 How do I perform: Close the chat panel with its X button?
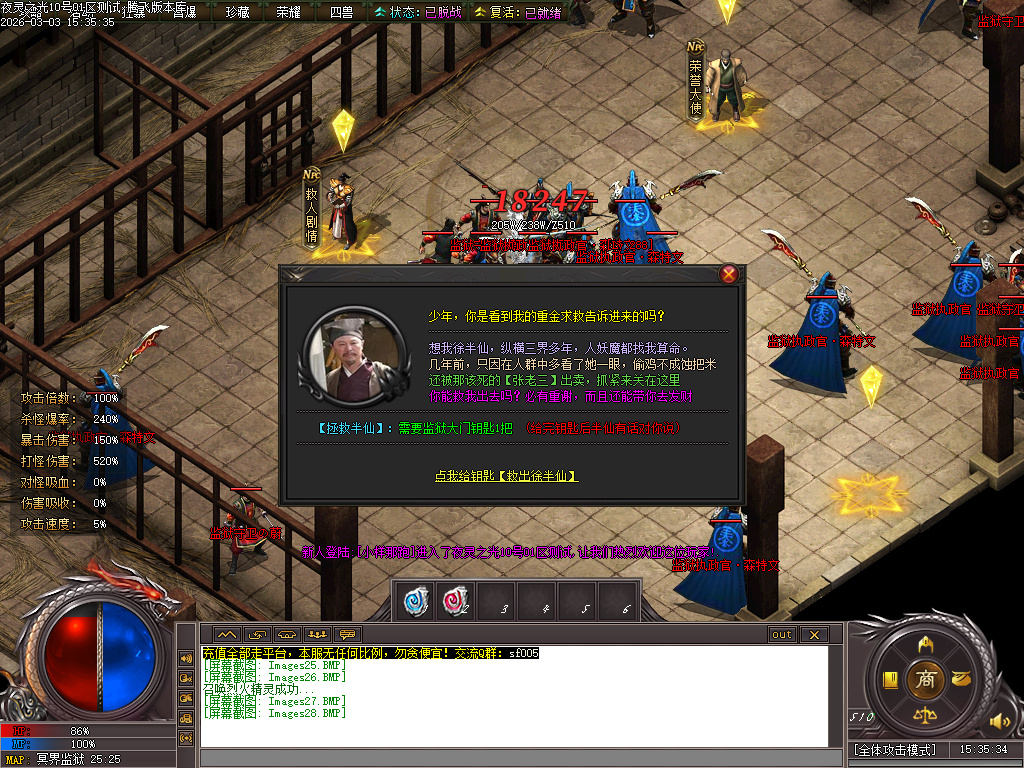[x=814, y=634]
